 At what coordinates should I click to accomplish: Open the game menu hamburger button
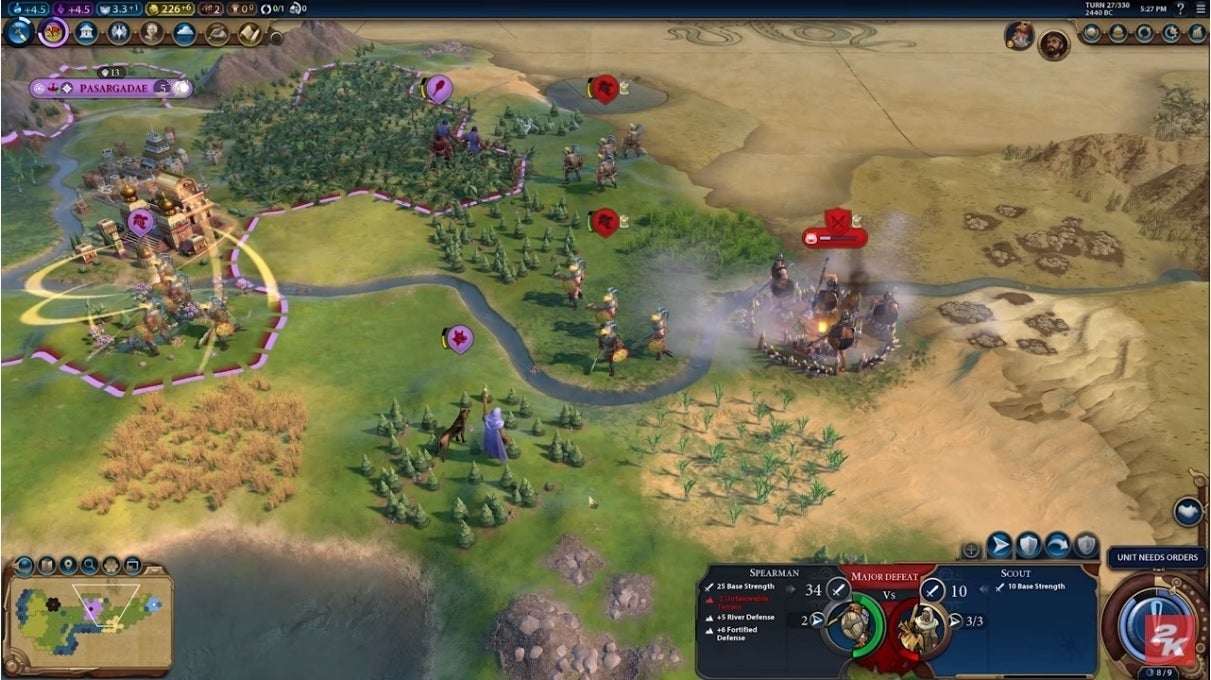[1200, 8]
